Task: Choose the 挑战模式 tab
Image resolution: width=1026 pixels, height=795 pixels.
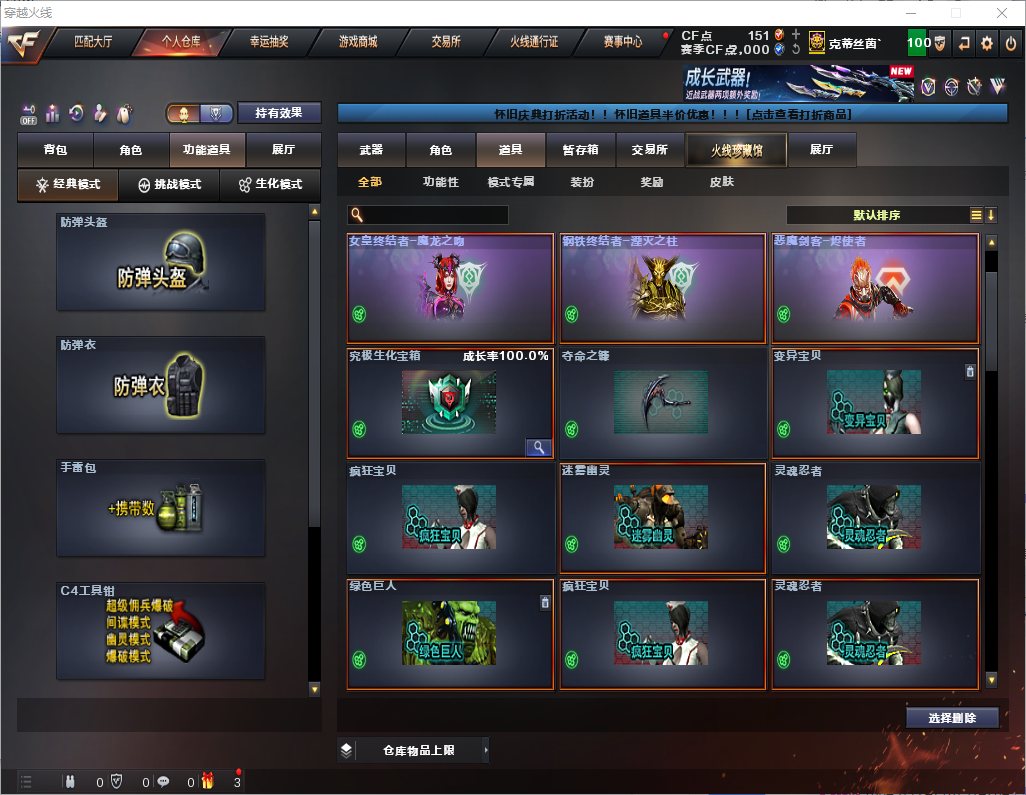Action: coord(170,185)
